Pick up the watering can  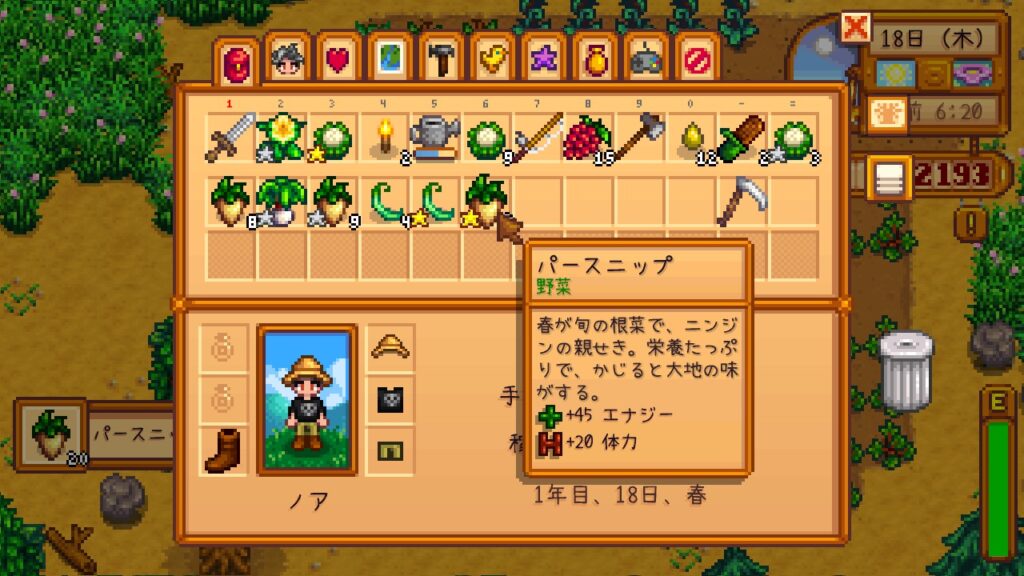coord(435,139)
